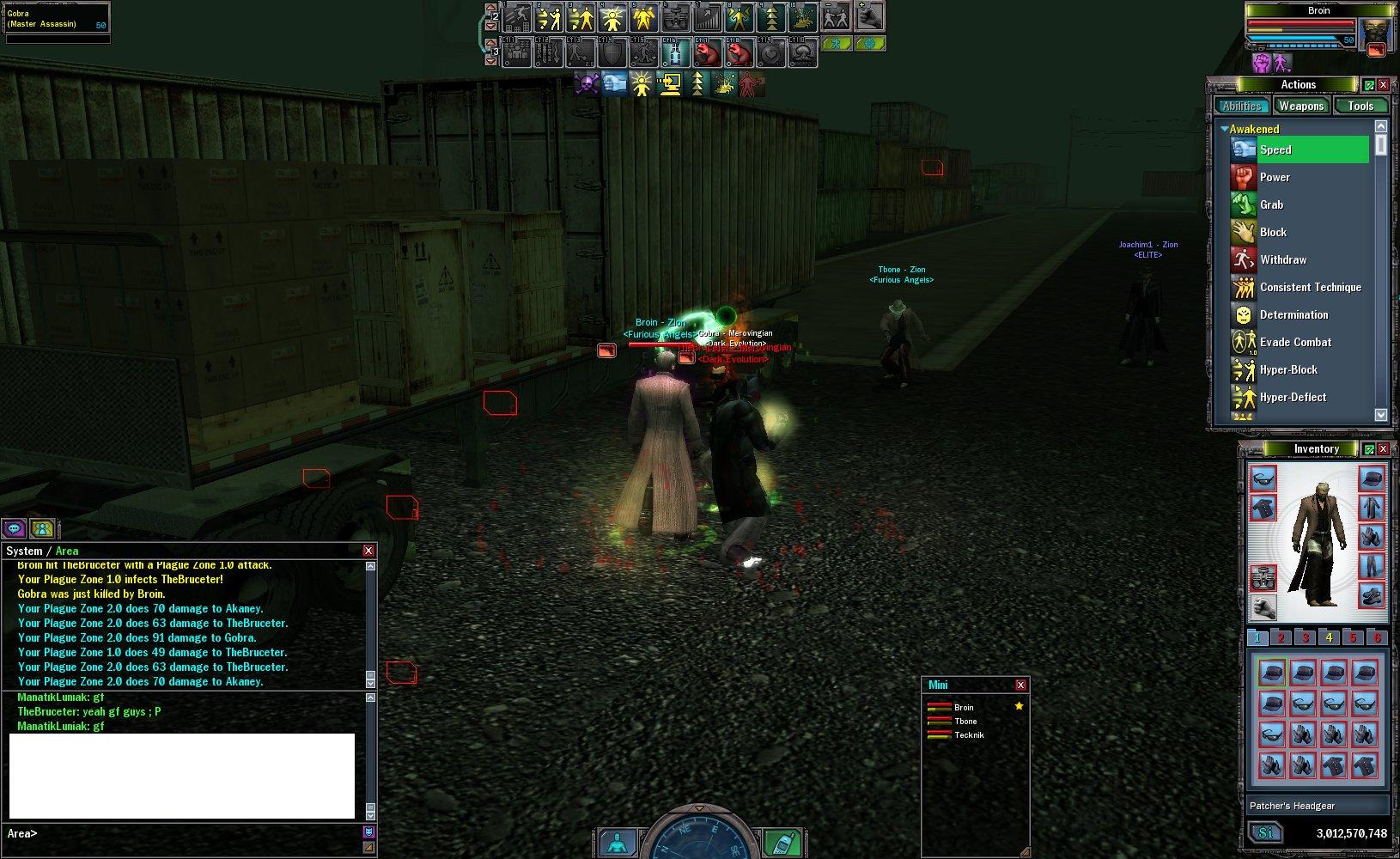Collapse the Awakened ability category

pyautogui.click(x=1225, y=129)
